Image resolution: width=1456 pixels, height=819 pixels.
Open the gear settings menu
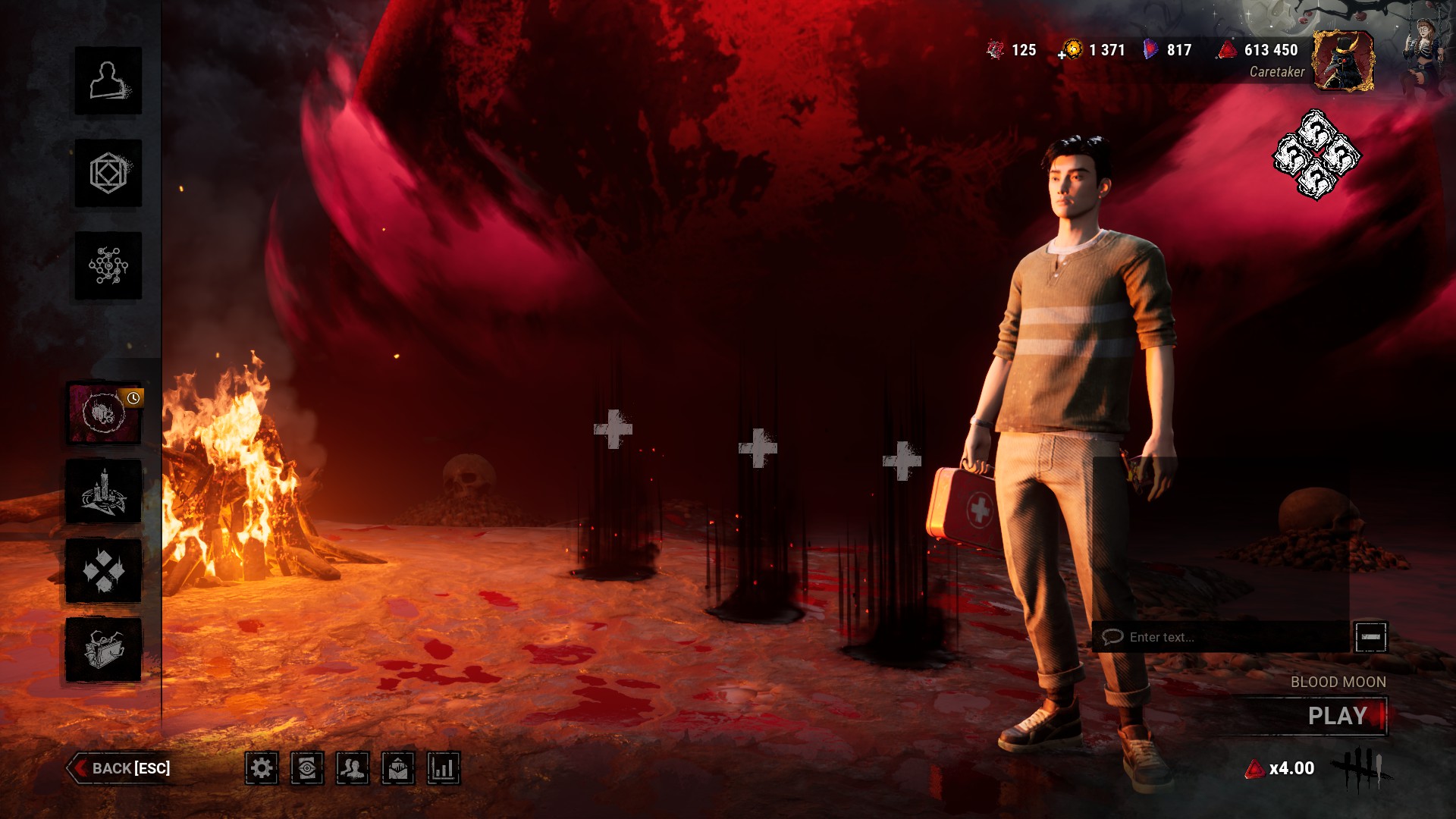click(262, 769)
